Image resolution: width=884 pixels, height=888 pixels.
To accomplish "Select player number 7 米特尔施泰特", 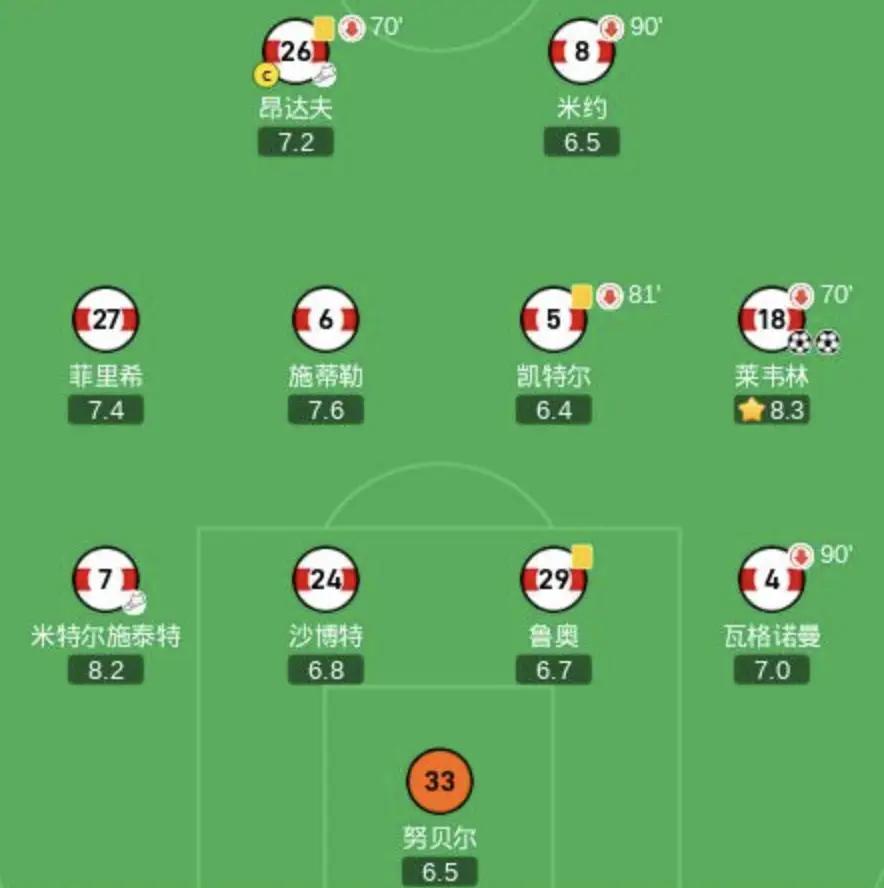I will click(x=106, y=580).
